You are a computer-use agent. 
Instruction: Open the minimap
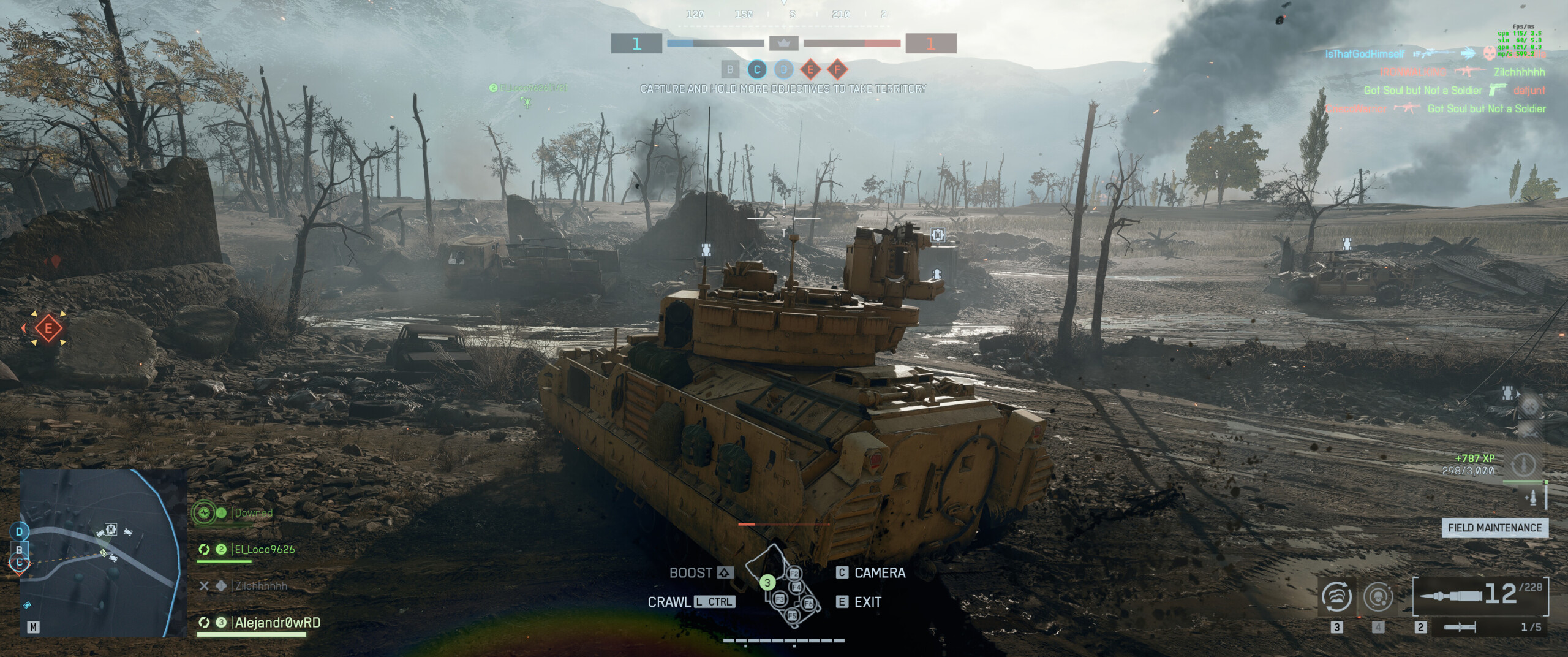pyautogui.click(x=101, y=553)
